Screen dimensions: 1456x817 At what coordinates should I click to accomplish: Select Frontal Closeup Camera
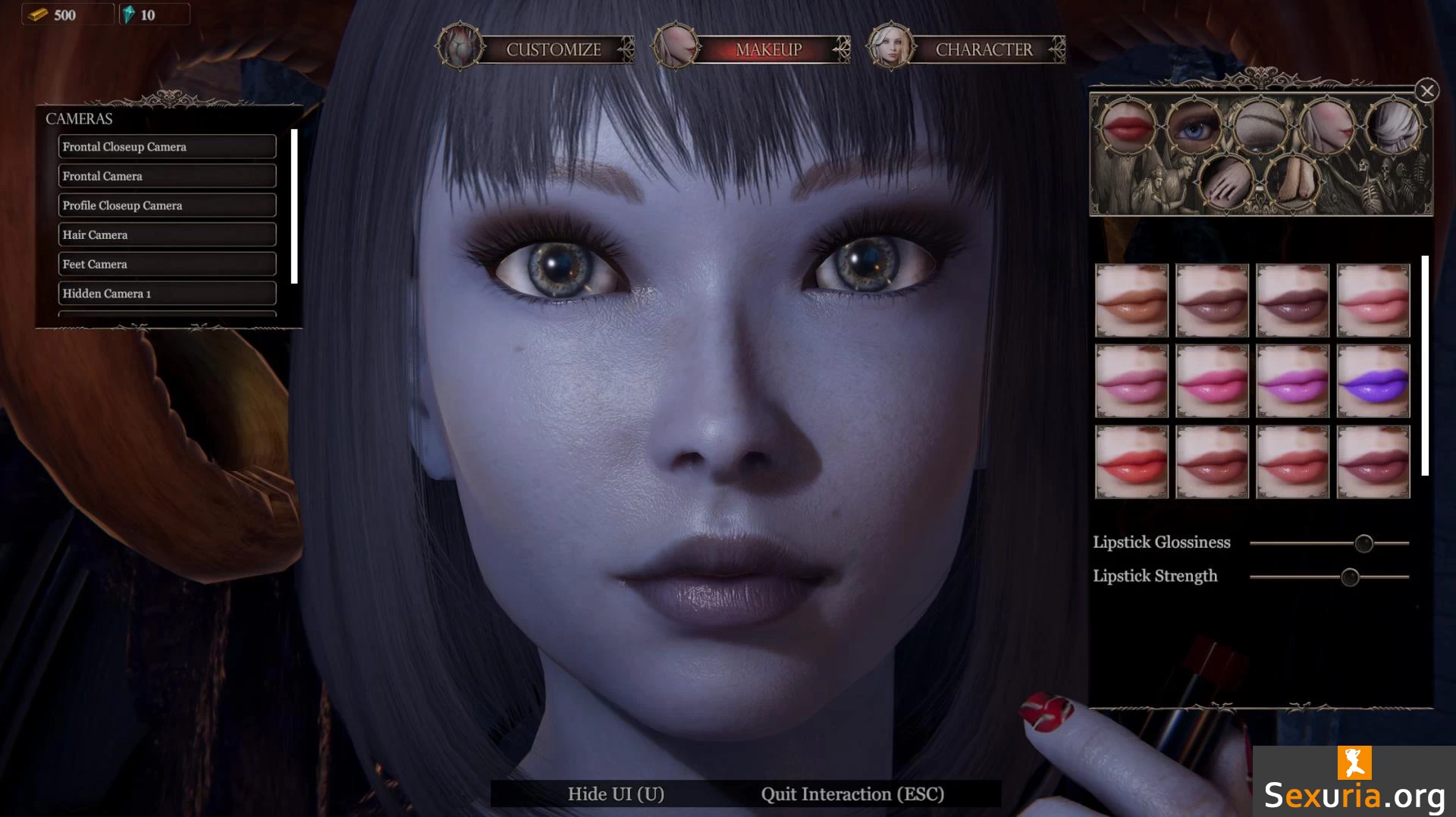point(167,146)
